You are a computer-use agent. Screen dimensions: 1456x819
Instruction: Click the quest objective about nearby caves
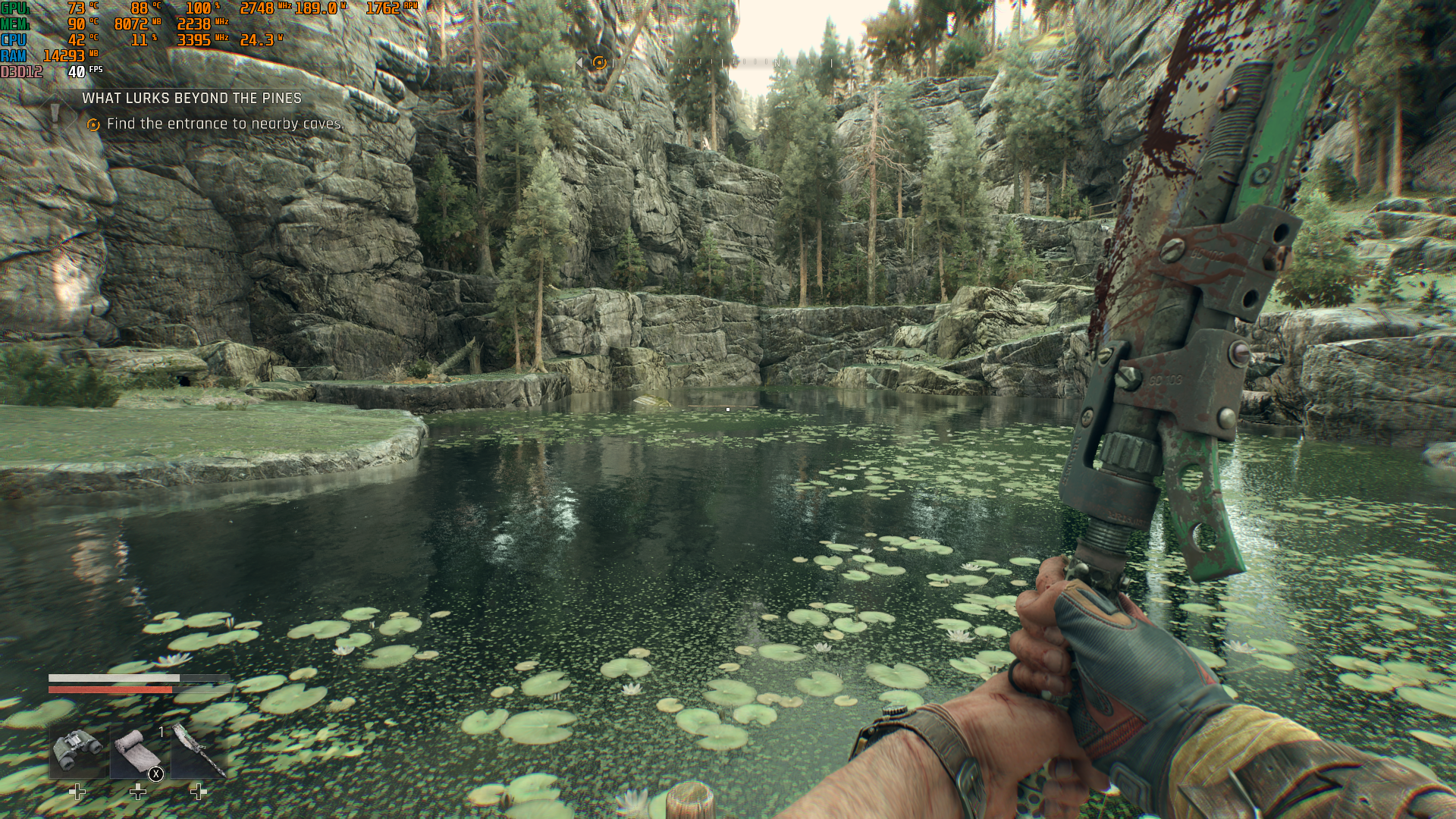(225, 124)
